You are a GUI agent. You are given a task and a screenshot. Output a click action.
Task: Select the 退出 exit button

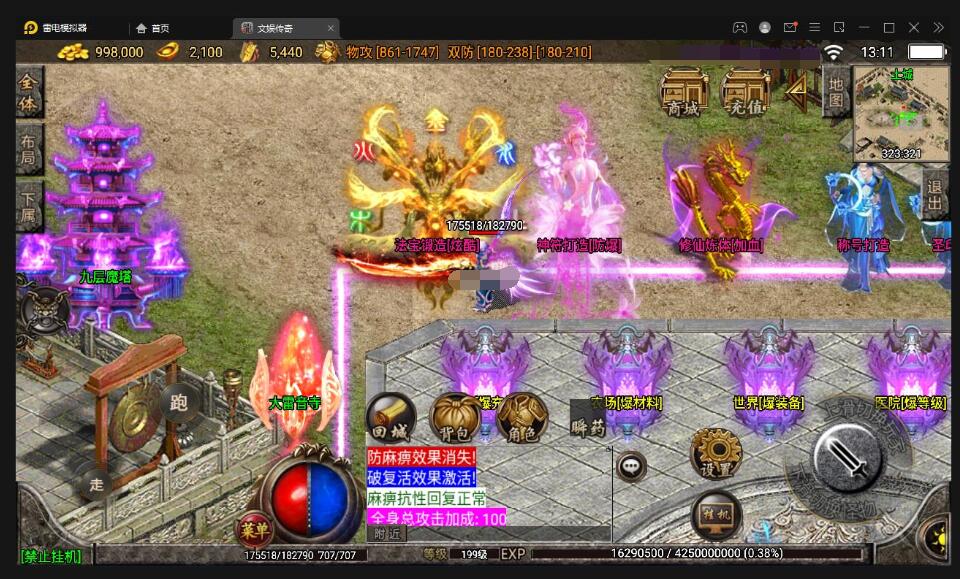coord(936,194)
